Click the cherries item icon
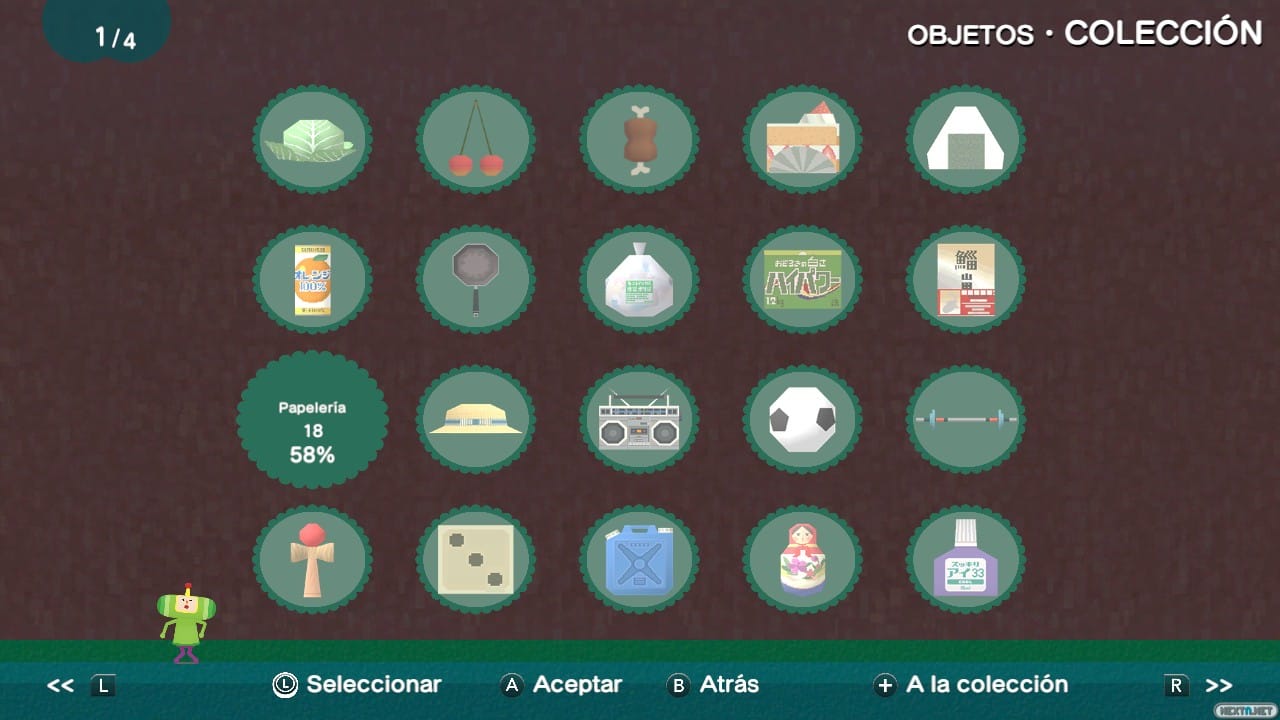Viewport: 1280px width, 720px height. [477, 139]
